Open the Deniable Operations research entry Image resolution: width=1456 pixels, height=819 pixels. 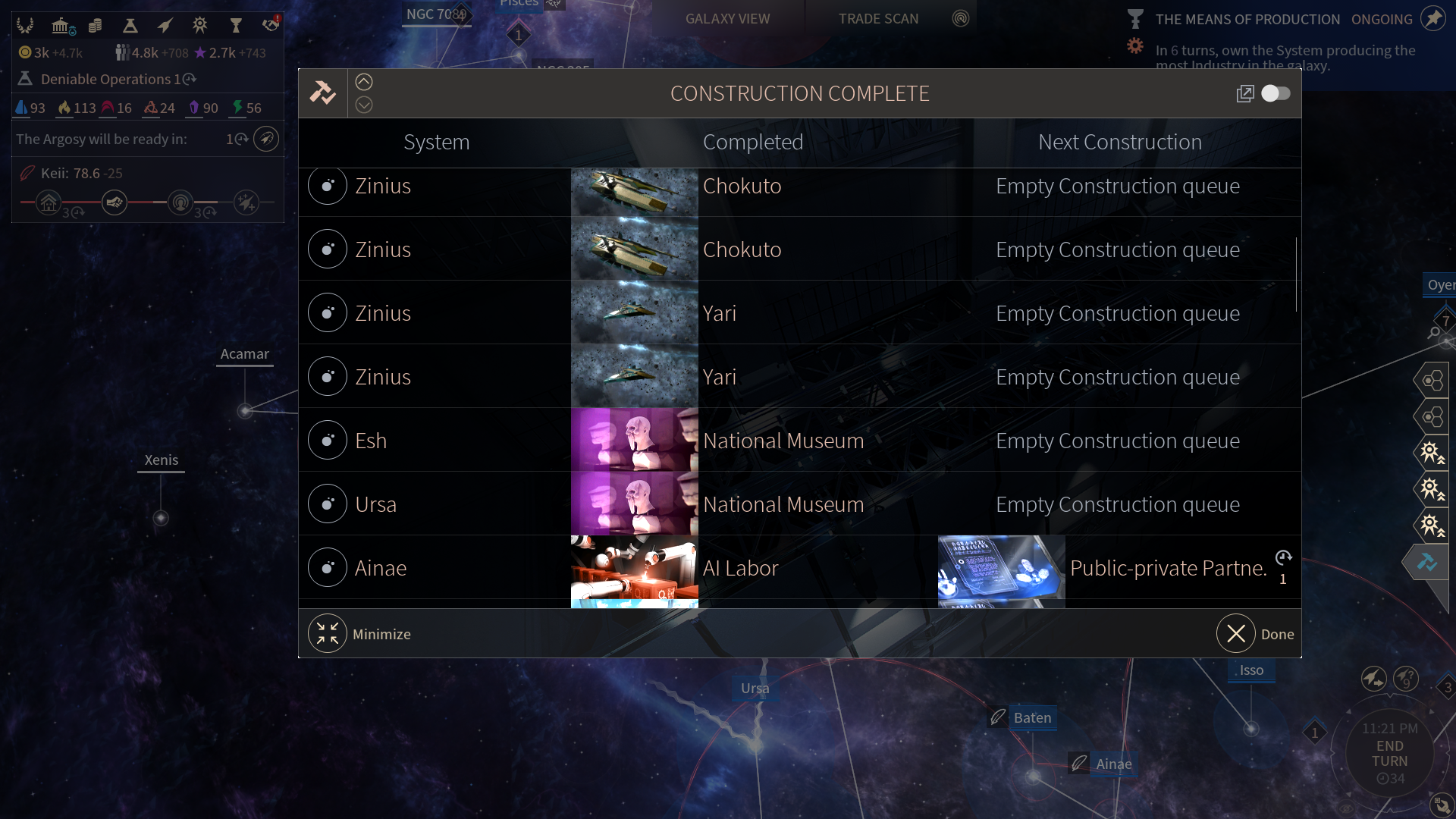click(106, 79)
